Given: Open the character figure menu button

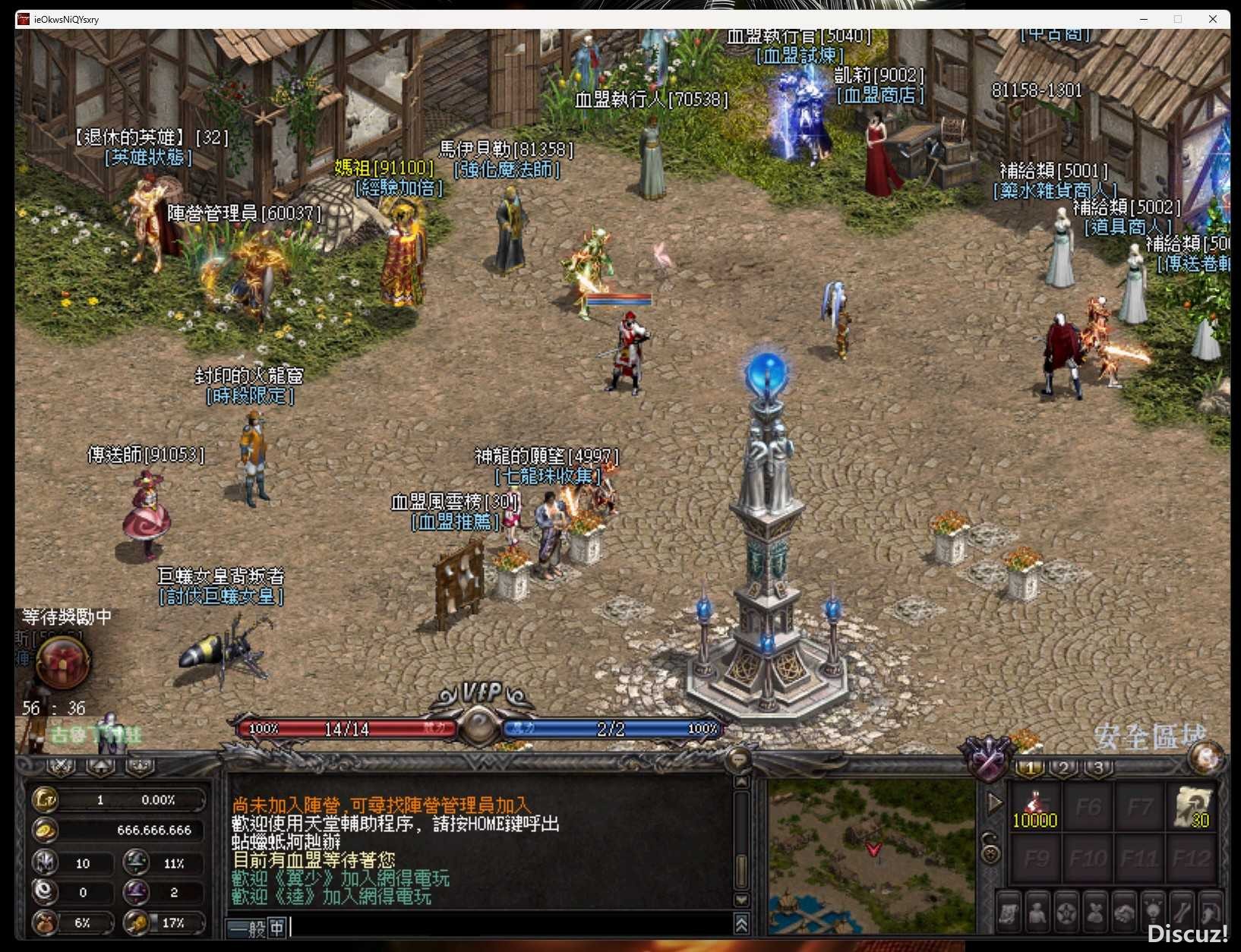Looking at the screenshot, I should coord(1037,912).
